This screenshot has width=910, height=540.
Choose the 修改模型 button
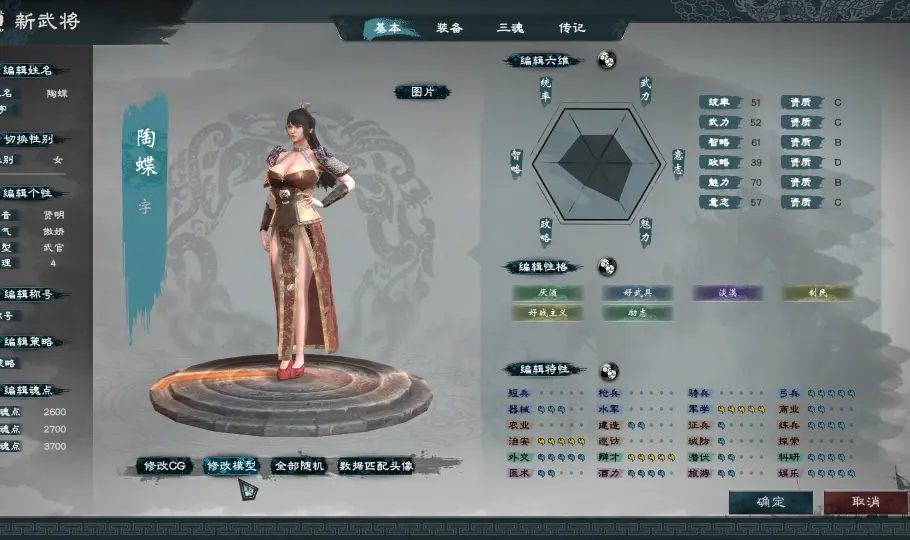[x=231, y=465]
